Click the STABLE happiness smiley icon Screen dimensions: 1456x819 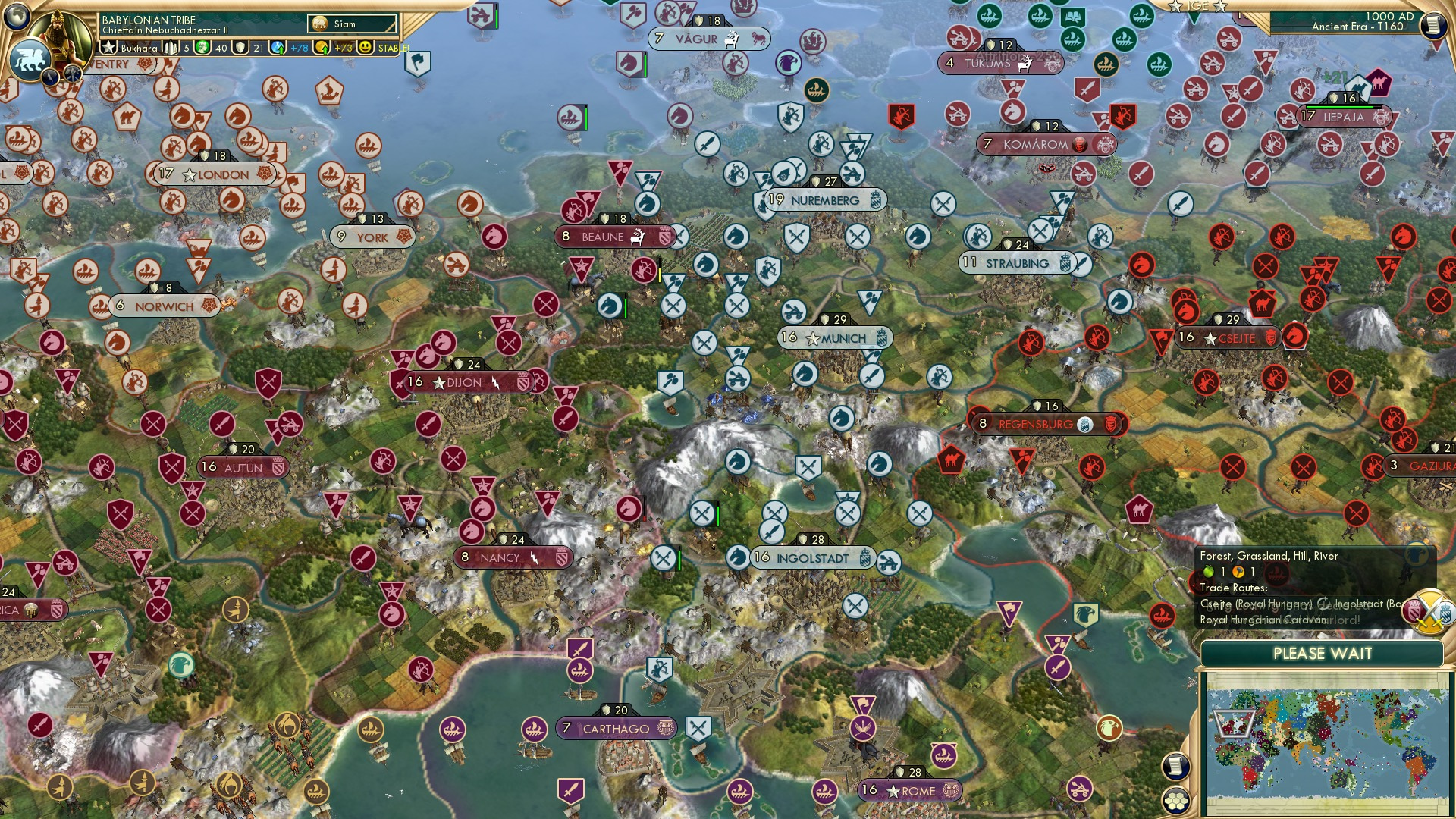coord(365,49)
